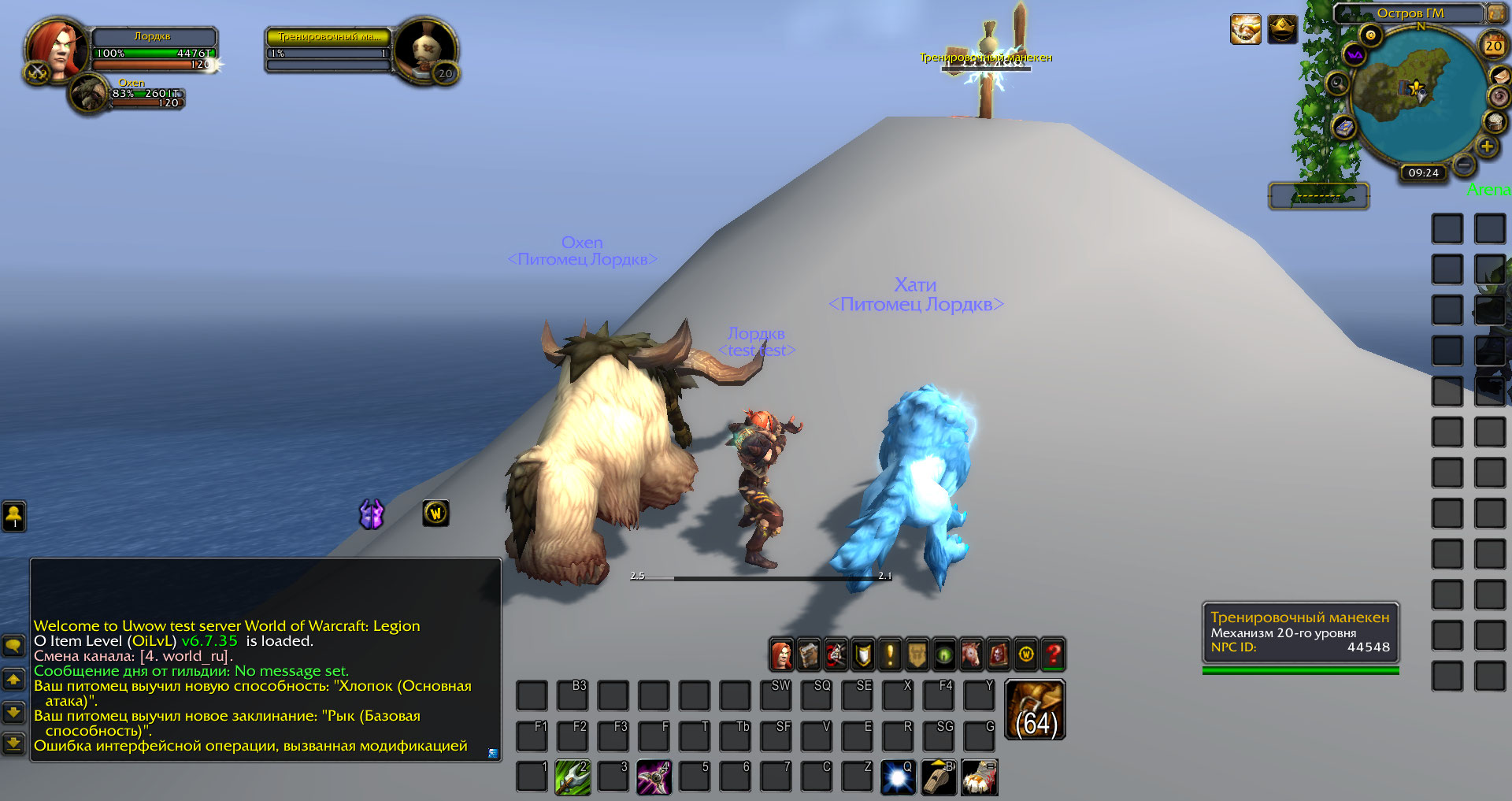Open the spellbook micro menu button
This screenshot has height=801, width=1512.
point(809,655)
